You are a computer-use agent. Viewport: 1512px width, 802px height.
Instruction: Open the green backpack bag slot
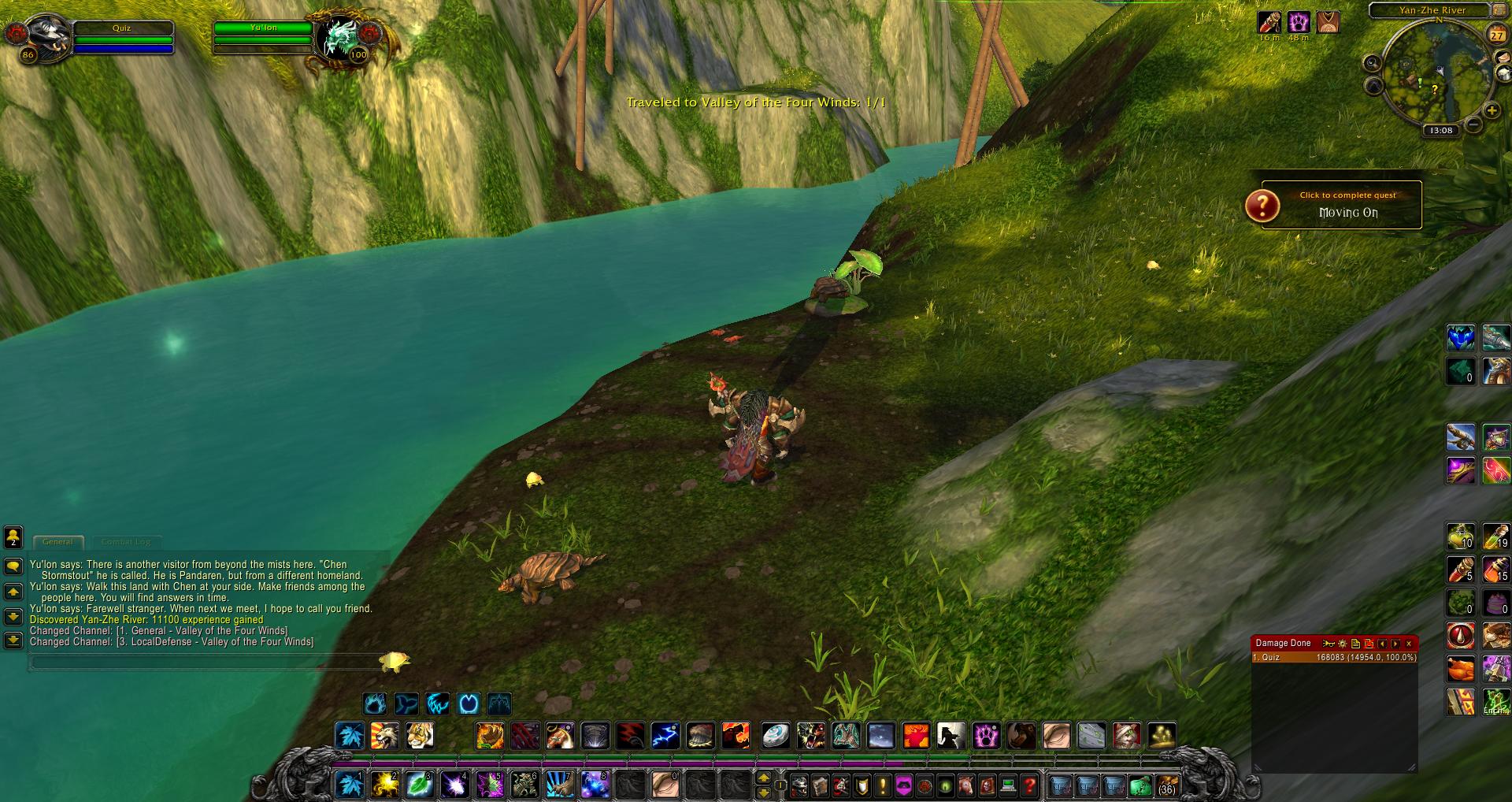click(x=1140, y=785)
